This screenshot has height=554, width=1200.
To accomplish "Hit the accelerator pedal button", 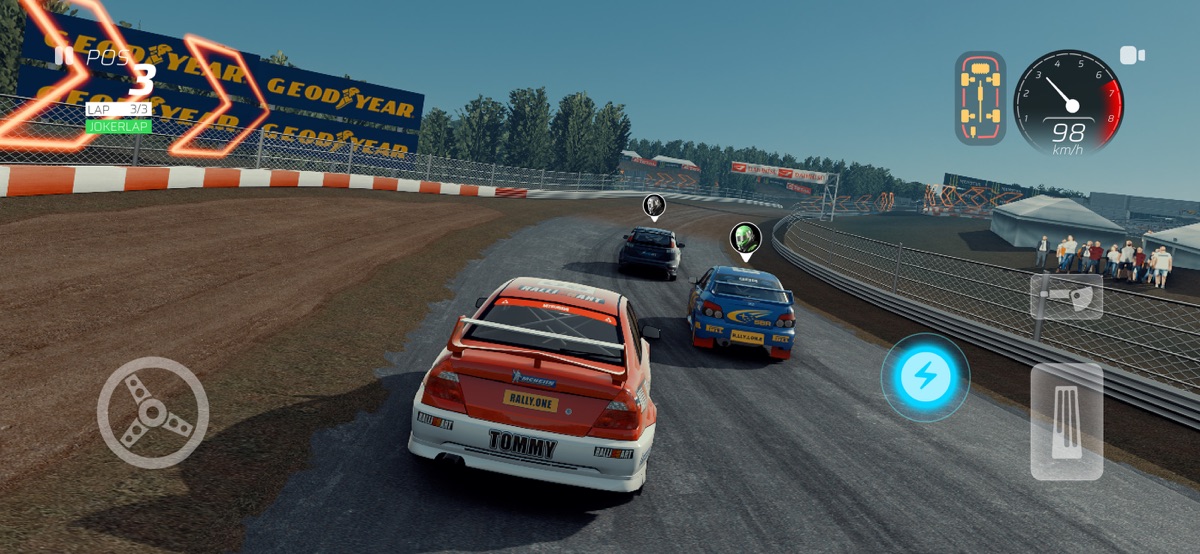I will (x=1066, y=421).
